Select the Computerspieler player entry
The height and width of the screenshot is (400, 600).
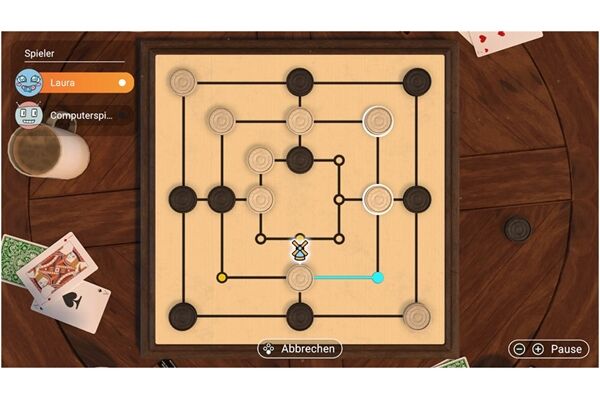72,115
